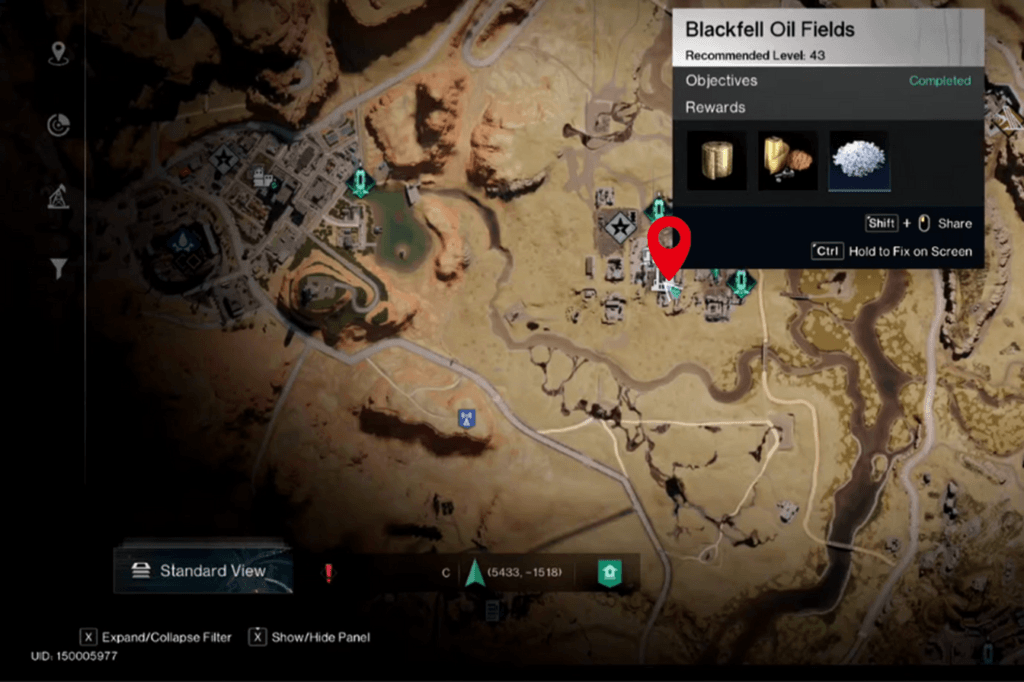Center map on the green player arrow

tap(474, 573)
